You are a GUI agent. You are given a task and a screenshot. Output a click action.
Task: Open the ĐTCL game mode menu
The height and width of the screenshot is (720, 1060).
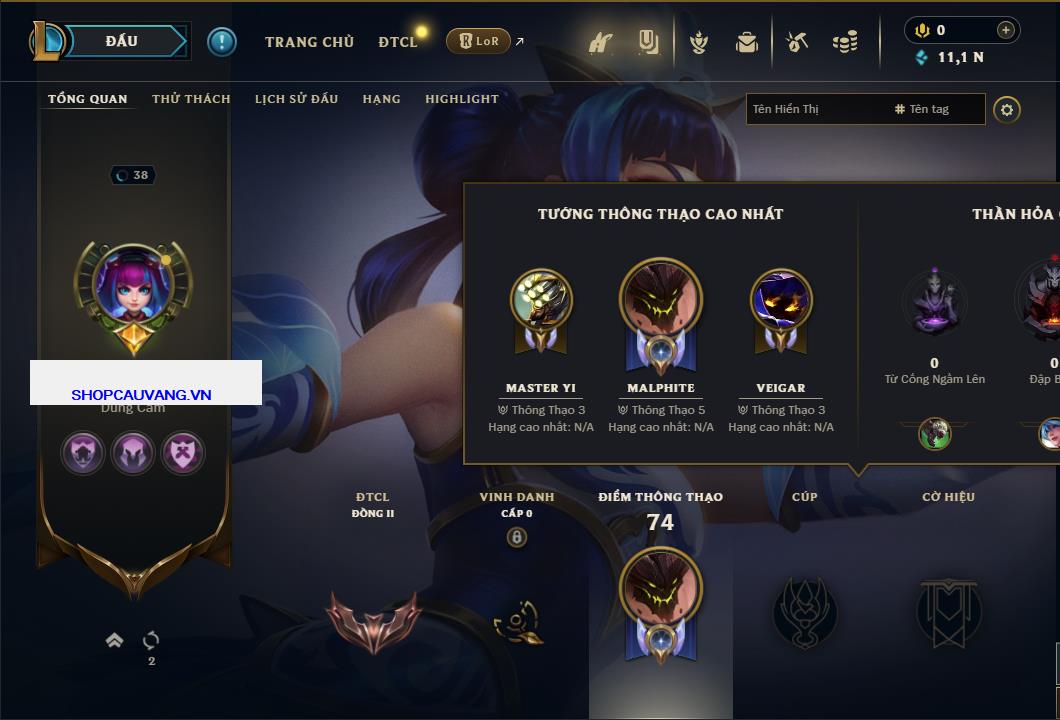click(x=398, y=42)
